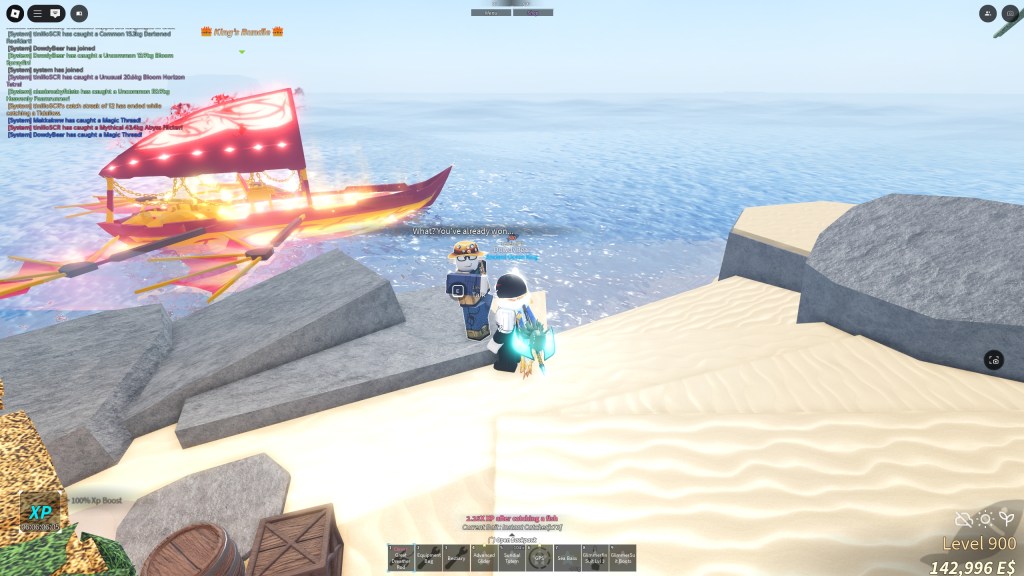Click the plant sprout icon above Level
Viewport: 1024px width, 576px height.
(x=1007, y=519)
